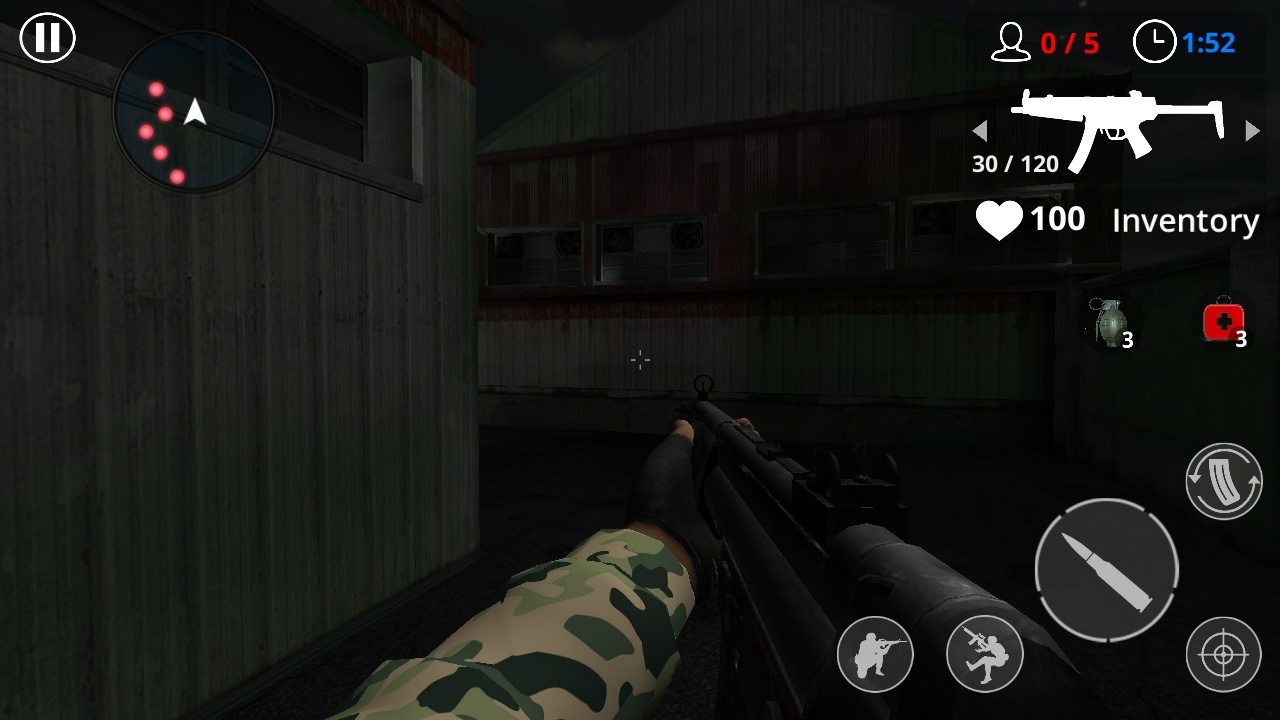1280x720 pixels.
Task: Throw a grenade
Action: pos(1110,323)
